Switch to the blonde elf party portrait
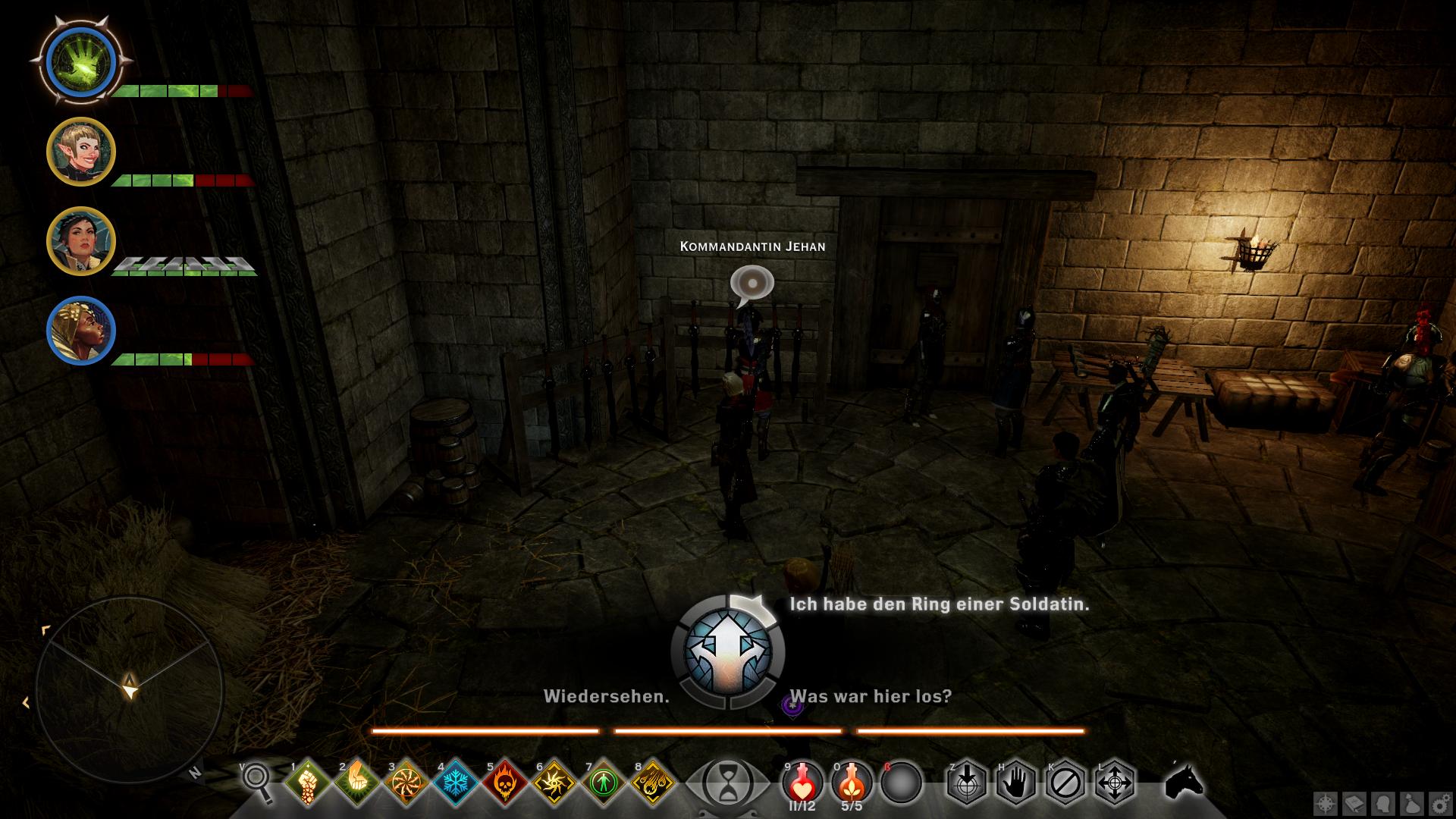This screenshot has height=819, width=1456. [80, 152]
